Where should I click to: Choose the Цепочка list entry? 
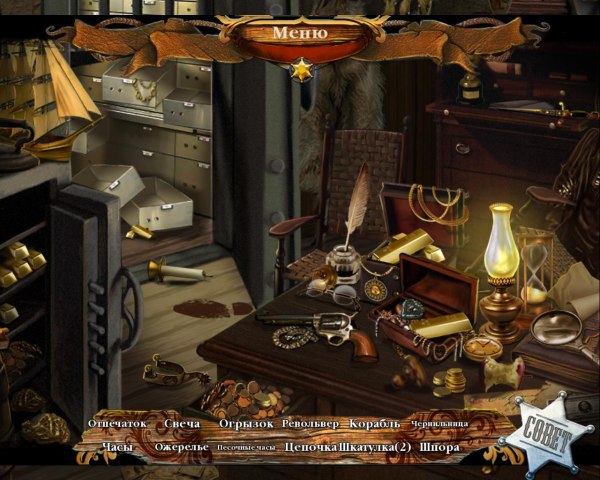[x=311, y=447]
